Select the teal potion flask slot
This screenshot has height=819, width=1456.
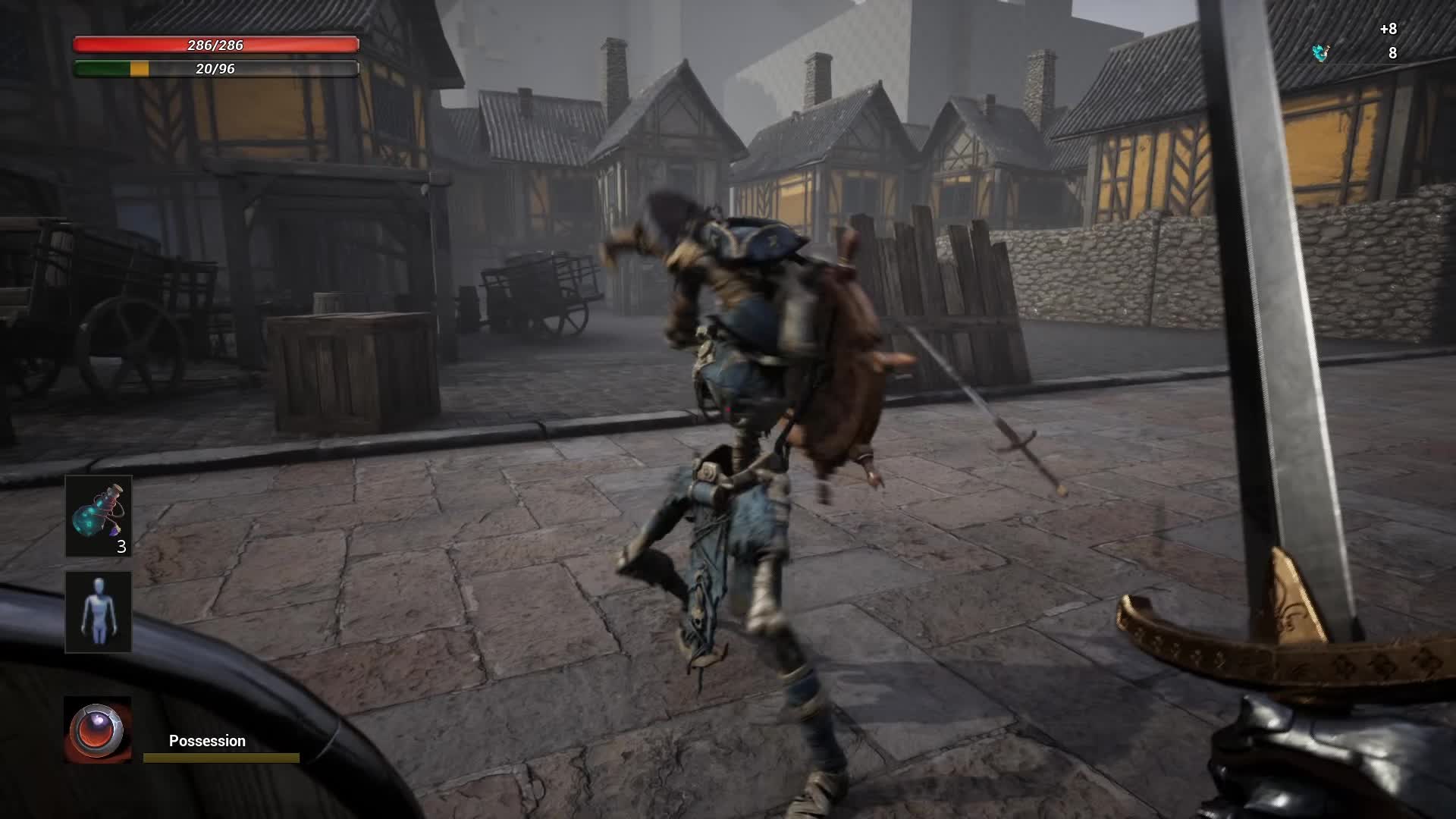click(x=99, y=516)
